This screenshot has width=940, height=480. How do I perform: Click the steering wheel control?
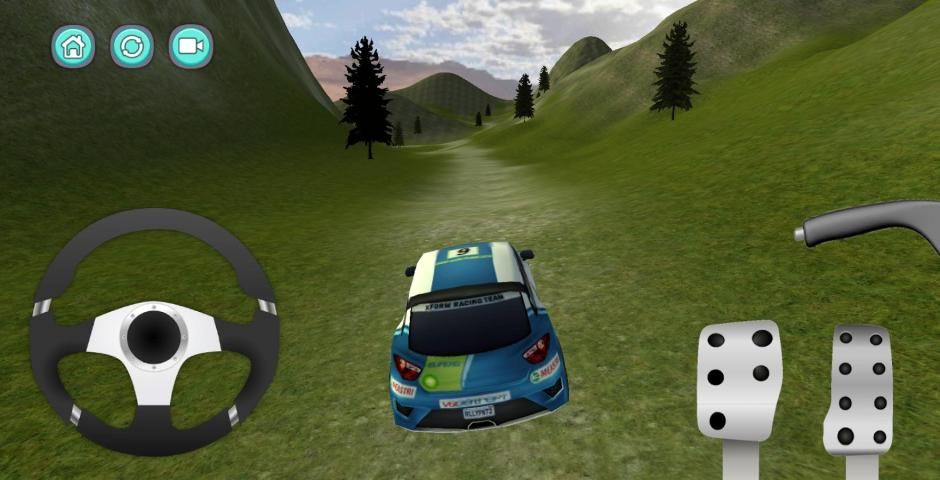pyautogui.click(x=153, y=331)
